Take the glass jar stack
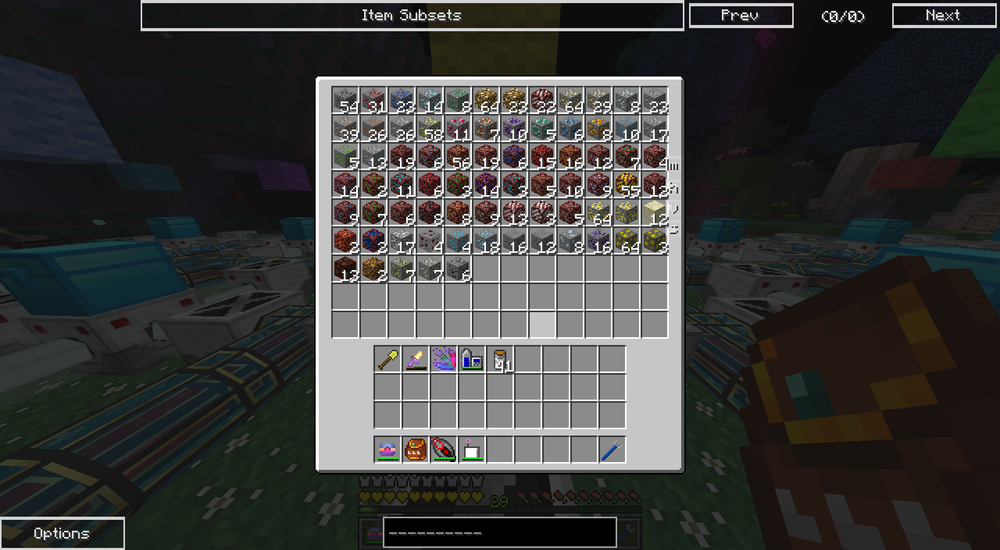Viewport: 1000px width, 550px height. pos(500,359)
